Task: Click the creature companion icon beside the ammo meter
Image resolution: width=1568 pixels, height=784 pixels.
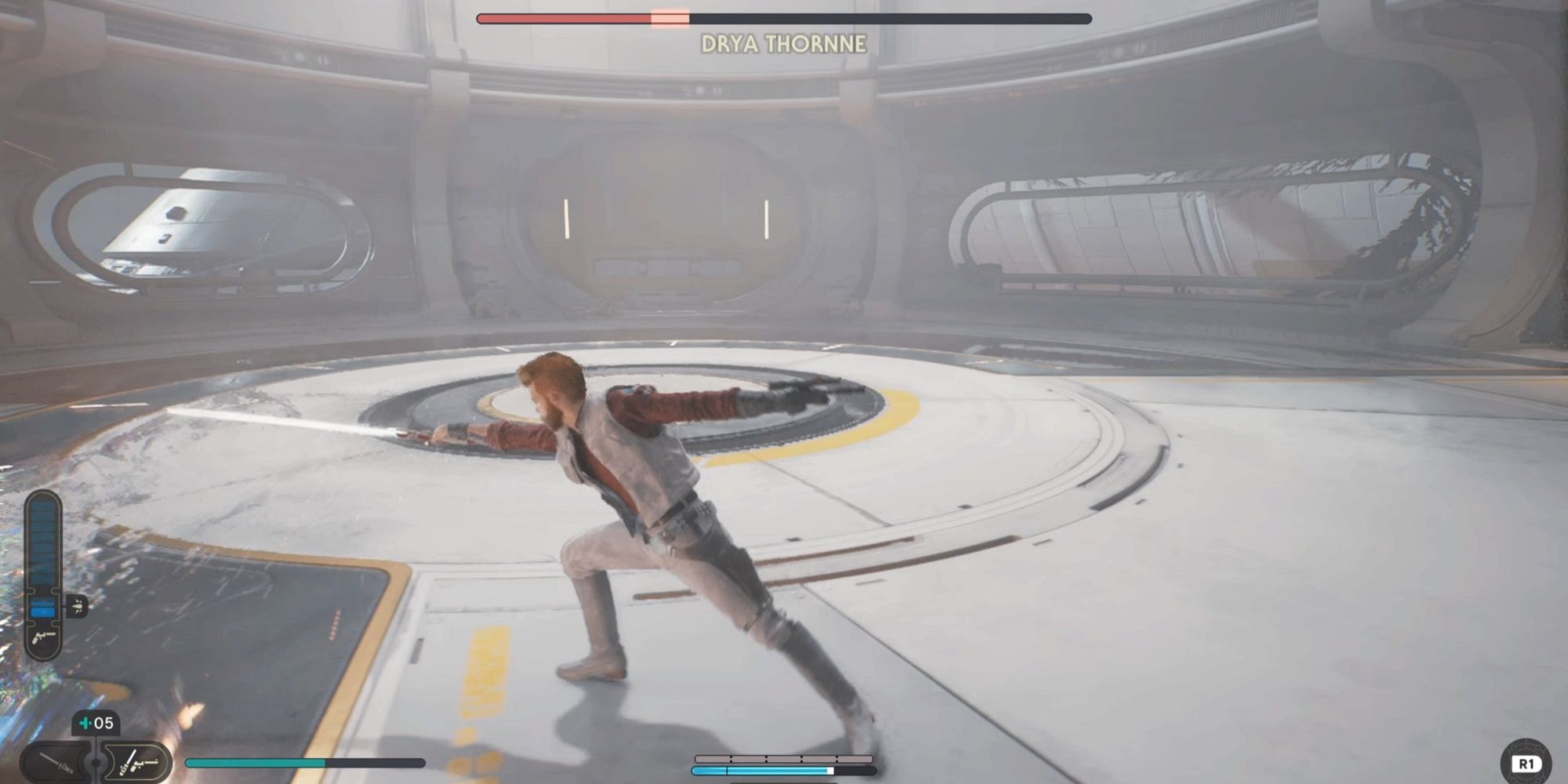Action: (x=77, y=605)
